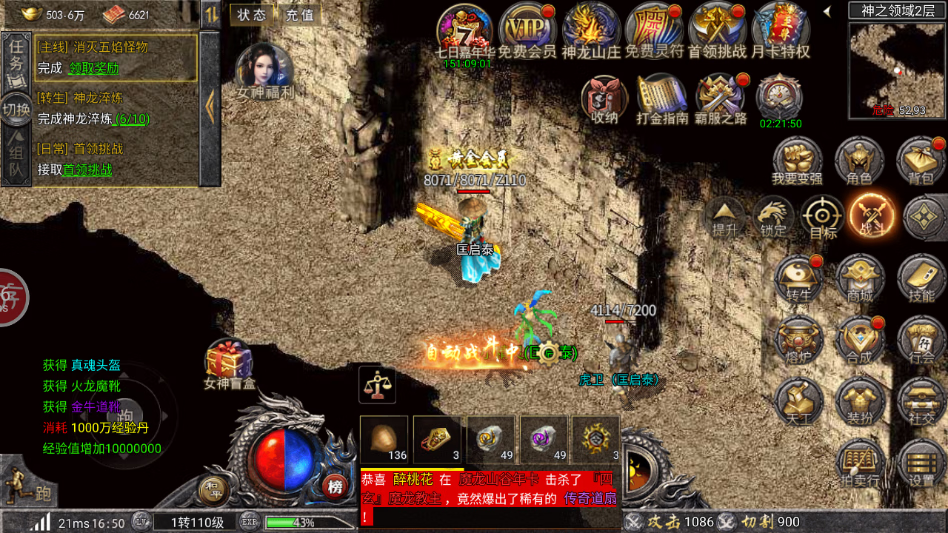Image resolution: width=948 pixels, height=533 pixels.
Task: Open the 商城 shop button
Action: [860, 277]
